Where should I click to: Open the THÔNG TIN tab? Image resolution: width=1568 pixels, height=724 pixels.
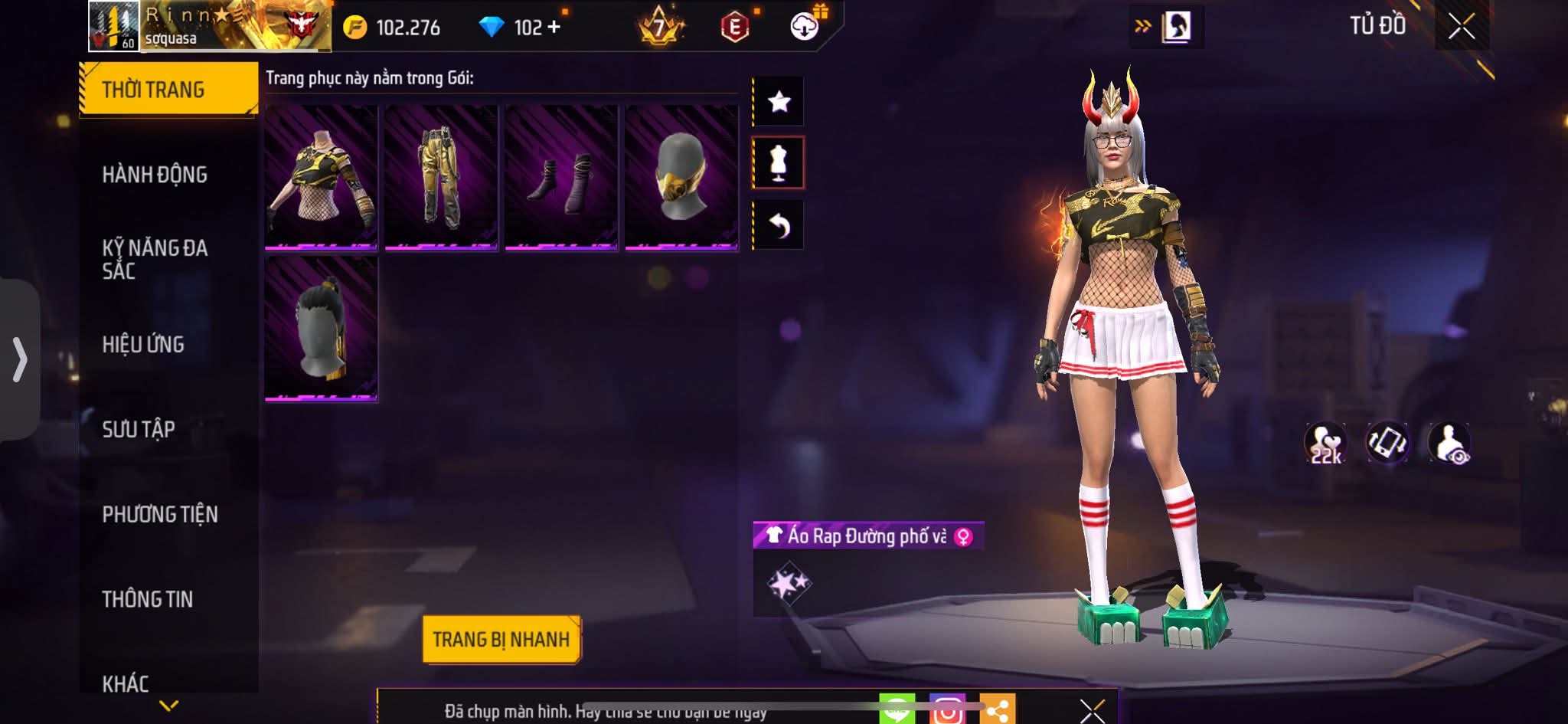(x=148, y=599)
